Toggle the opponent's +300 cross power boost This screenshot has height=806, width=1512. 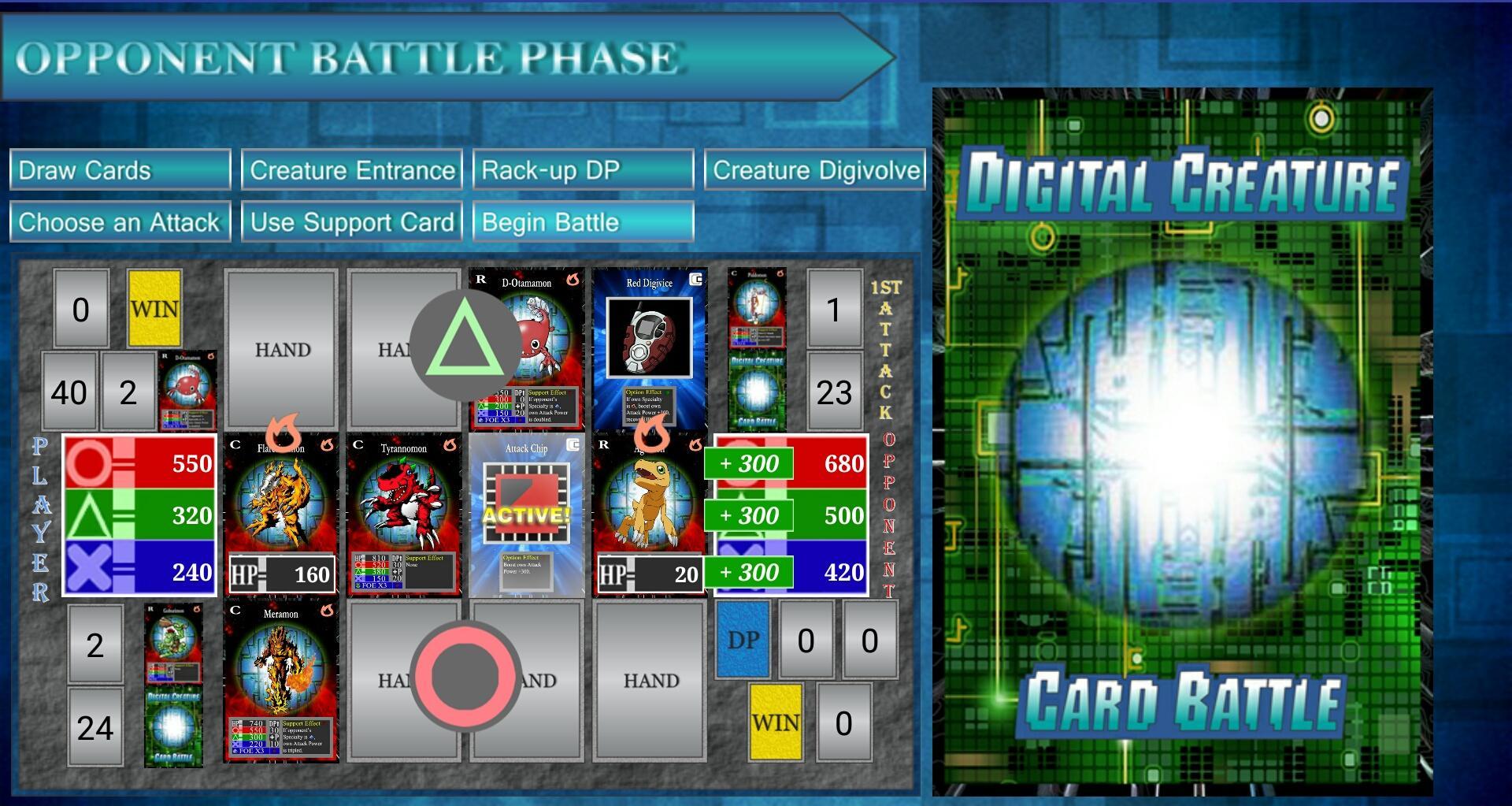pyautogui.click(x=750, y=574)
